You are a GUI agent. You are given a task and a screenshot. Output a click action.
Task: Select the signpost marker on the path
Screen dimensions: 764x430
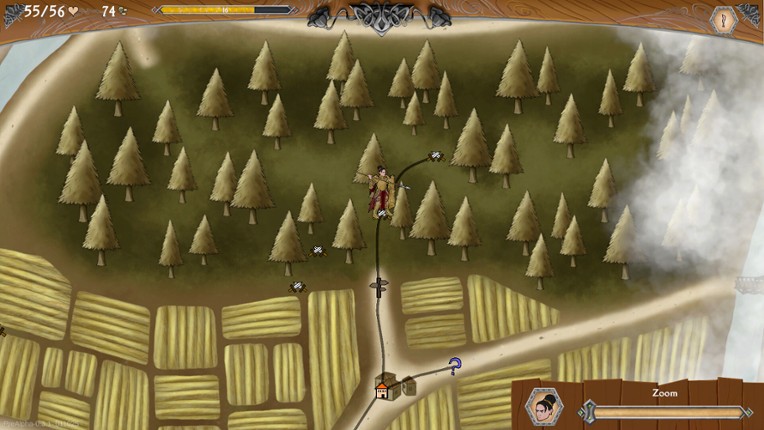tap(379, 286)
